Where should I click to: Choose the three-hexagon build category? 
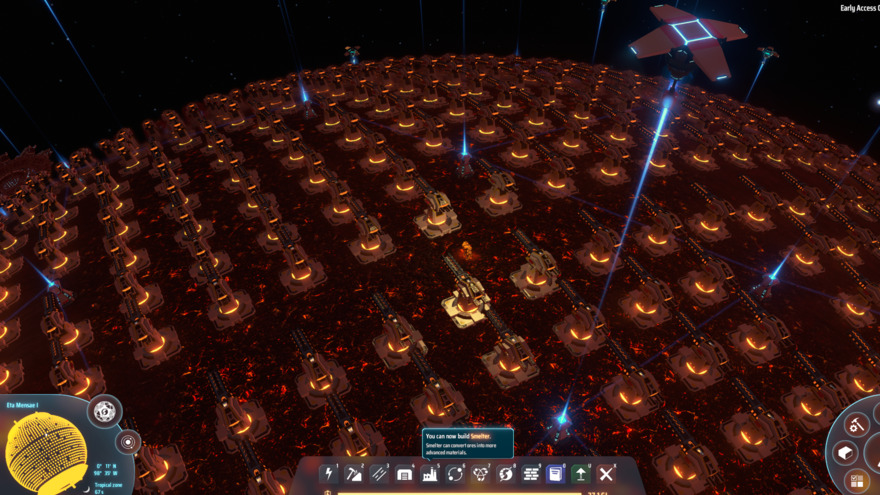pyautogui.click(x=480, y=473)
